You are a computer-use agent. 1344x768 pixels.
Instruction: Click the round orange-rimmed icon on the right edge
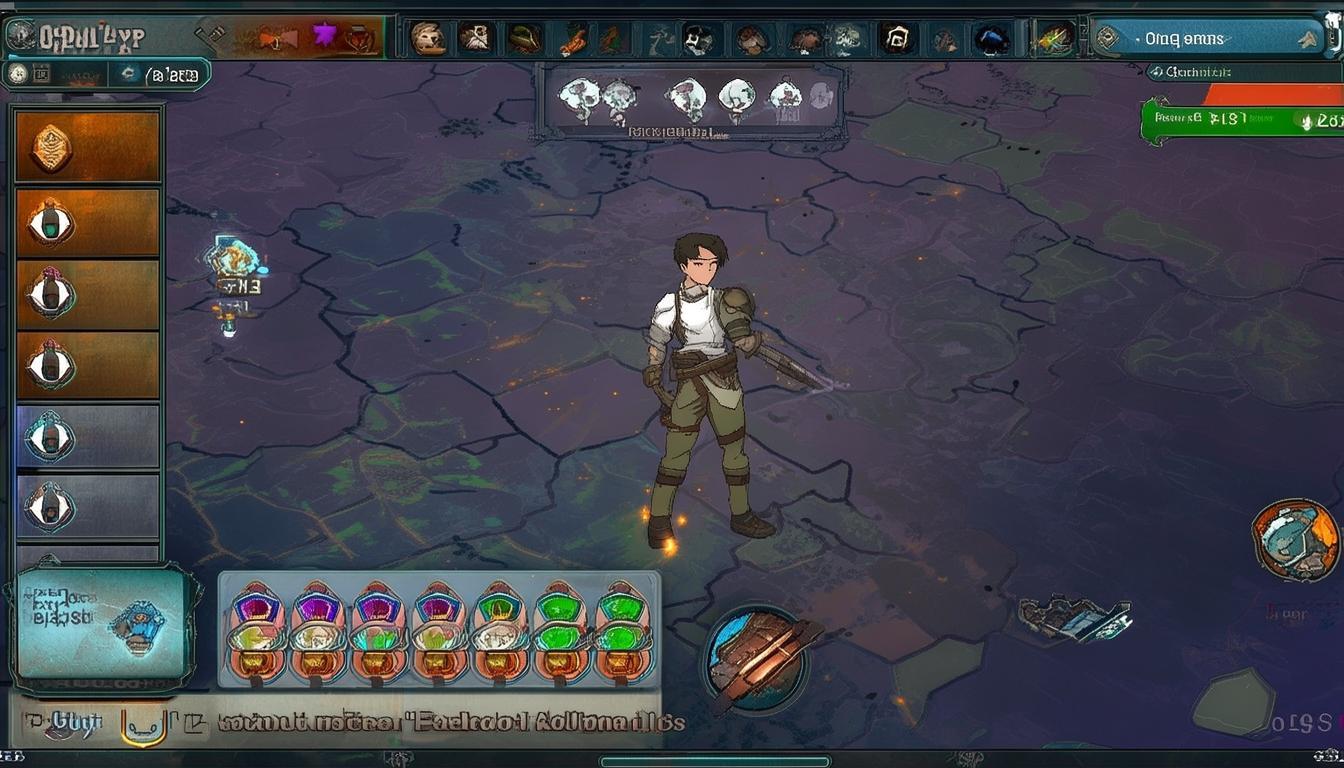pos(1295,540)
